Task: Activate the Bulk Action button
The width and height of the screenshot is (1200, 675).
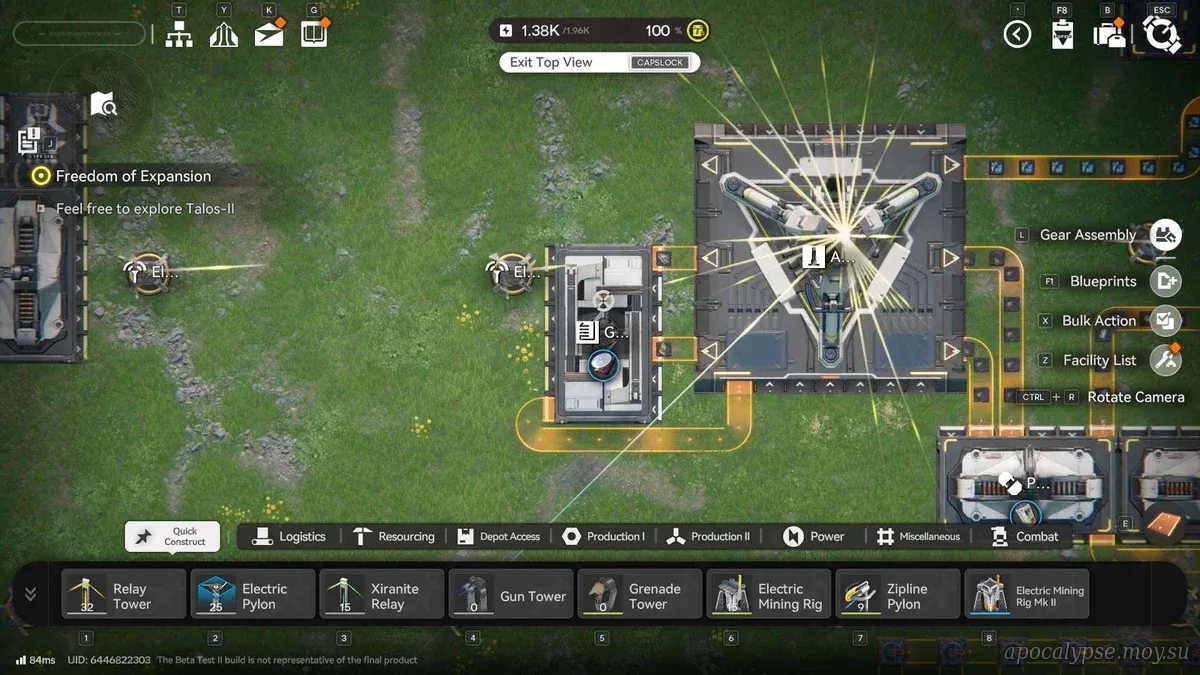Action: [1164, 321]
